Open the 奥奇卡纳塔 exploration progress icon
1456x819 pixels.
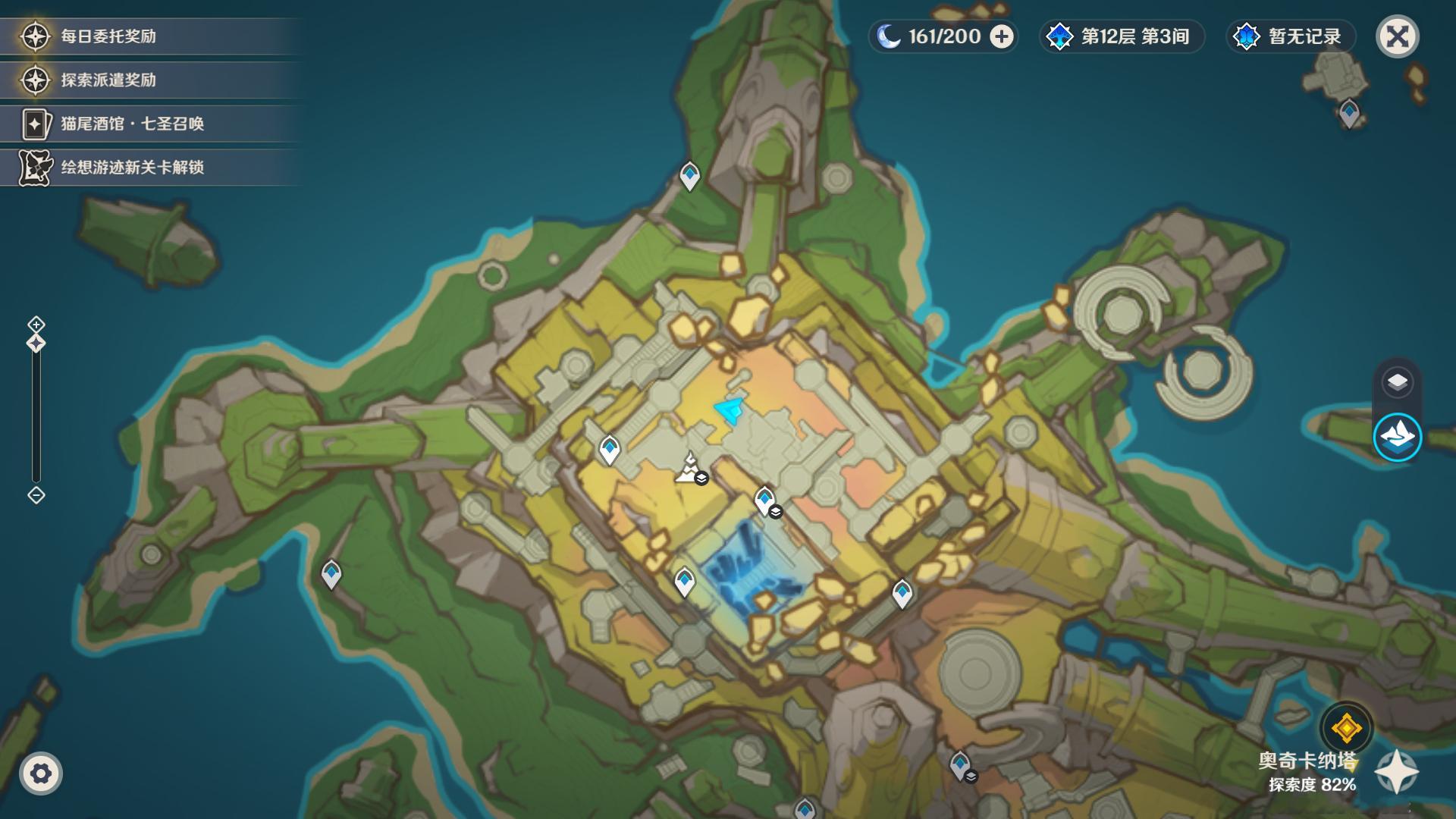click(x=1346, y=729)
